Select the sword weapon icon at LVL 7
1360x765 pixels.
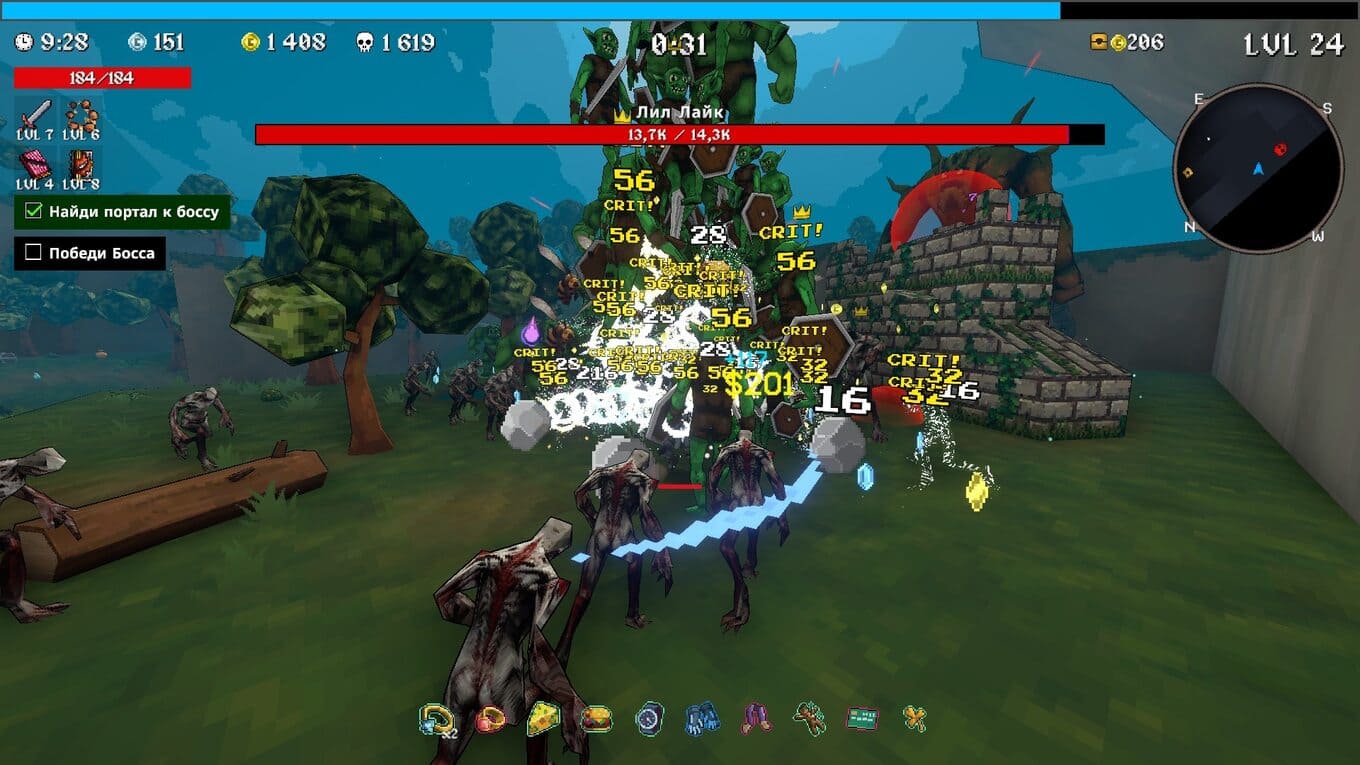pyautogui.click(x=35, y=112)
